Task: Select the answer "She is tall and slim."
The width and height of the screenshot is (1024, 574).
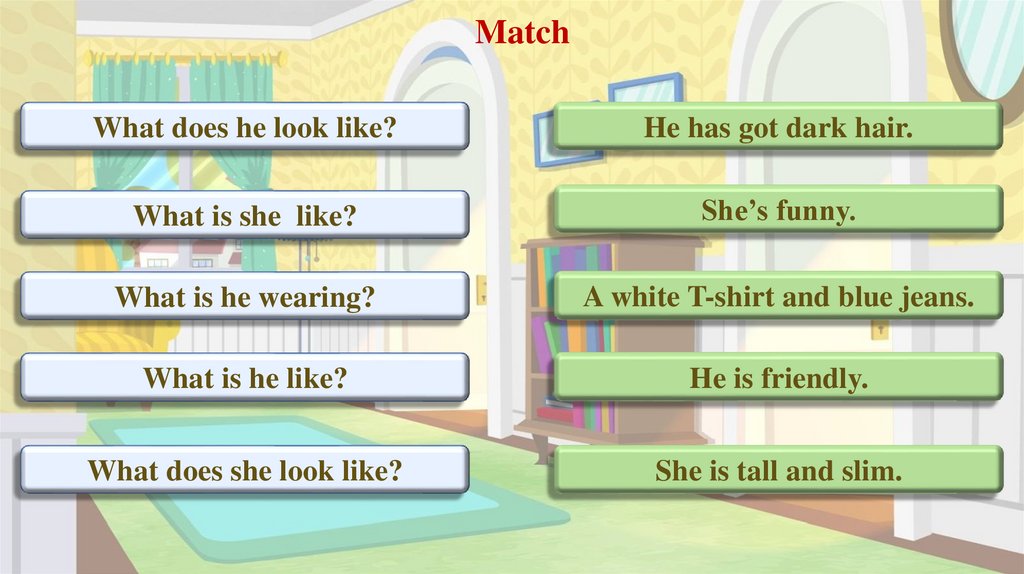Action: (x=778, y=470)
